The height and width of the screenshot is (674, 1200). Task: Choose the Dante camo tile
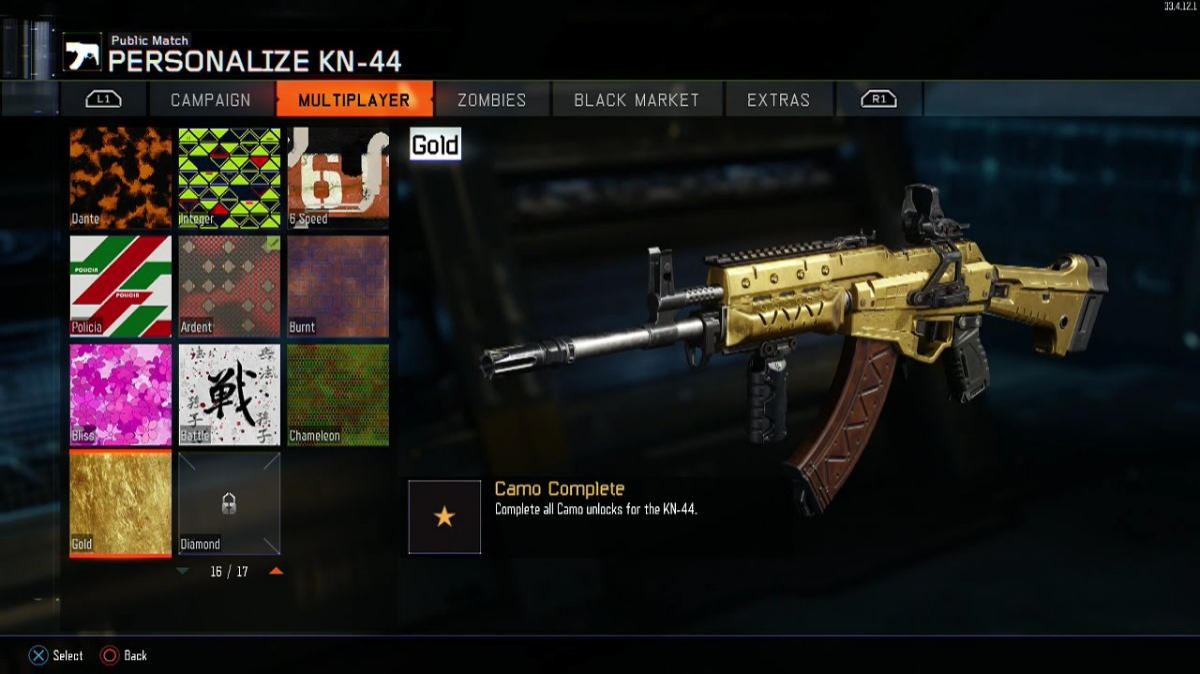121,177
